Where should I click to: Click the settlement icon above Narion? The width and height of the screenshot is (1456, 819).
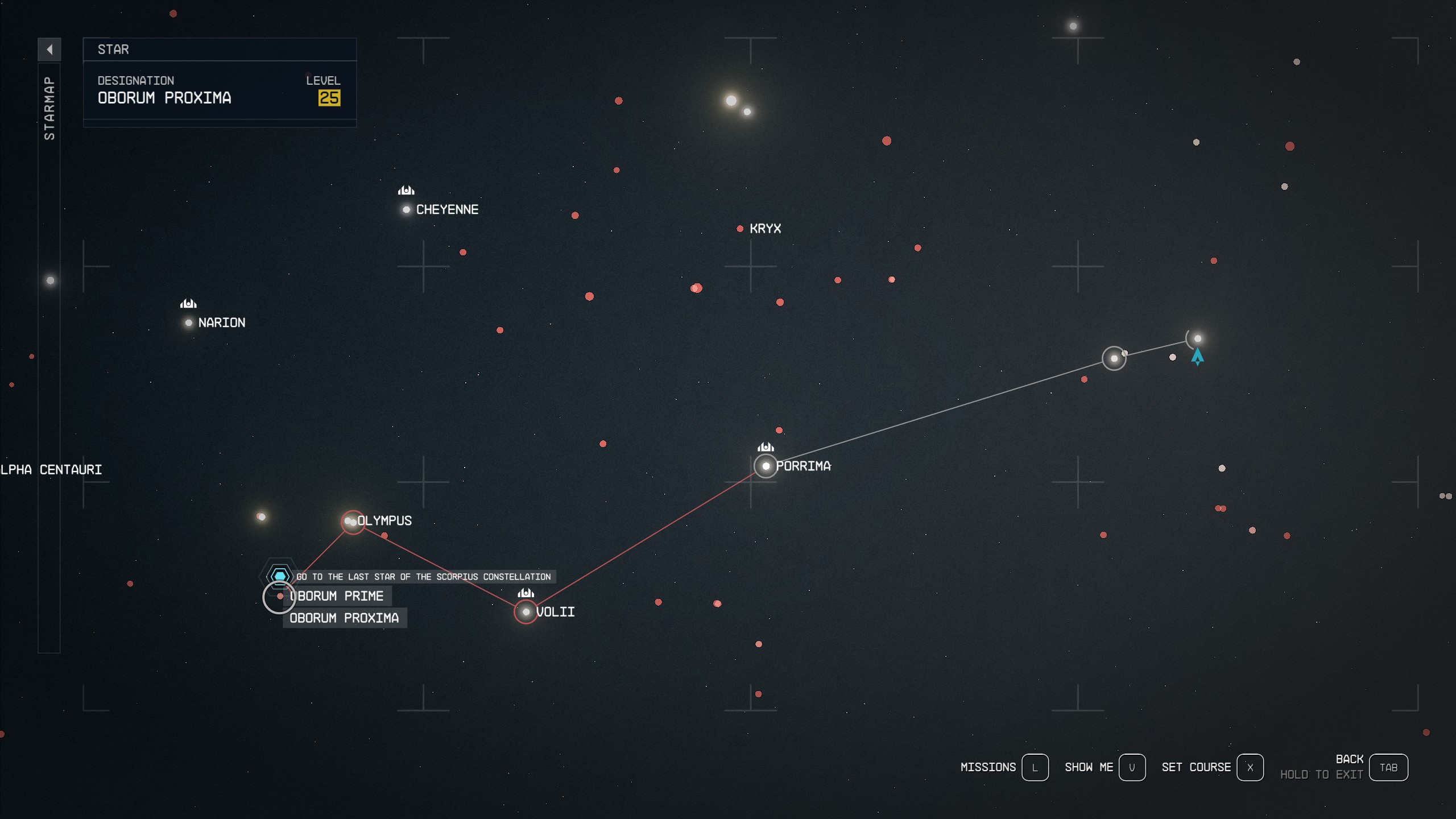188,304
